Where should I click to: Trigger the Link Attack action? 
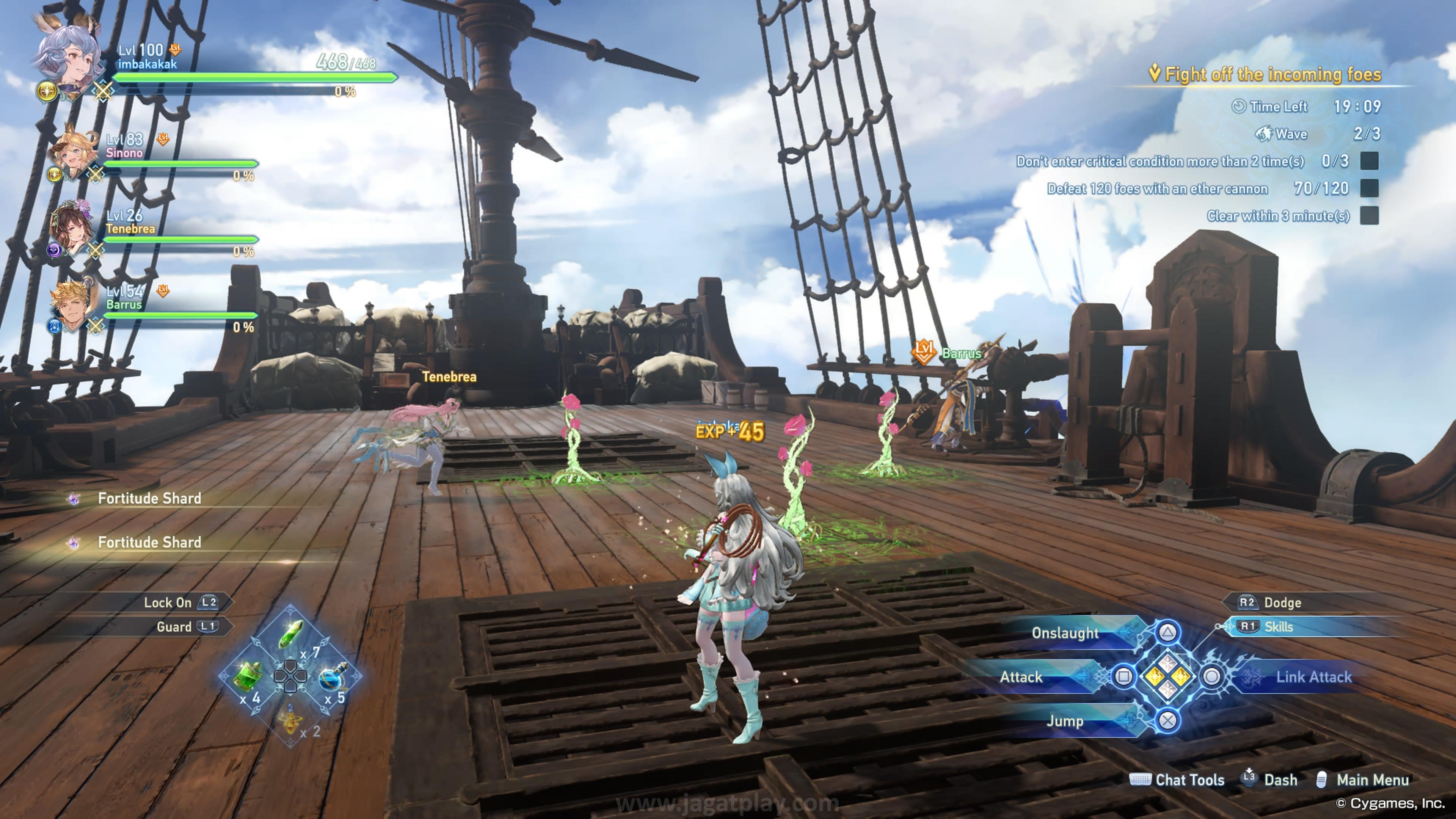(1313, 676)
